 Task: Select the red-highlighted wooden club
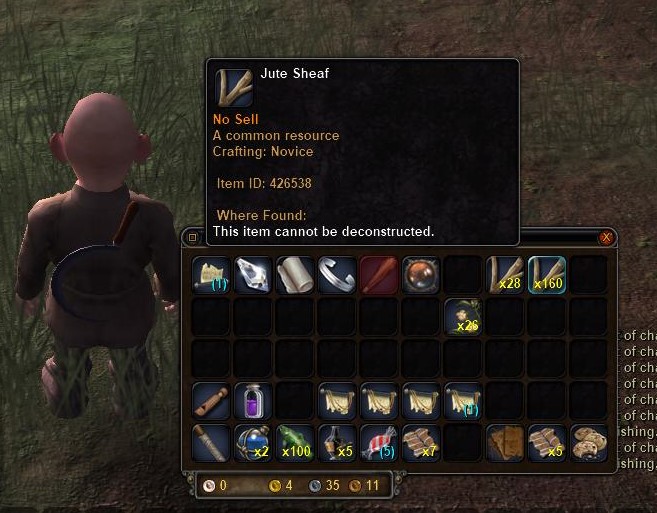[x=379, y=274]
